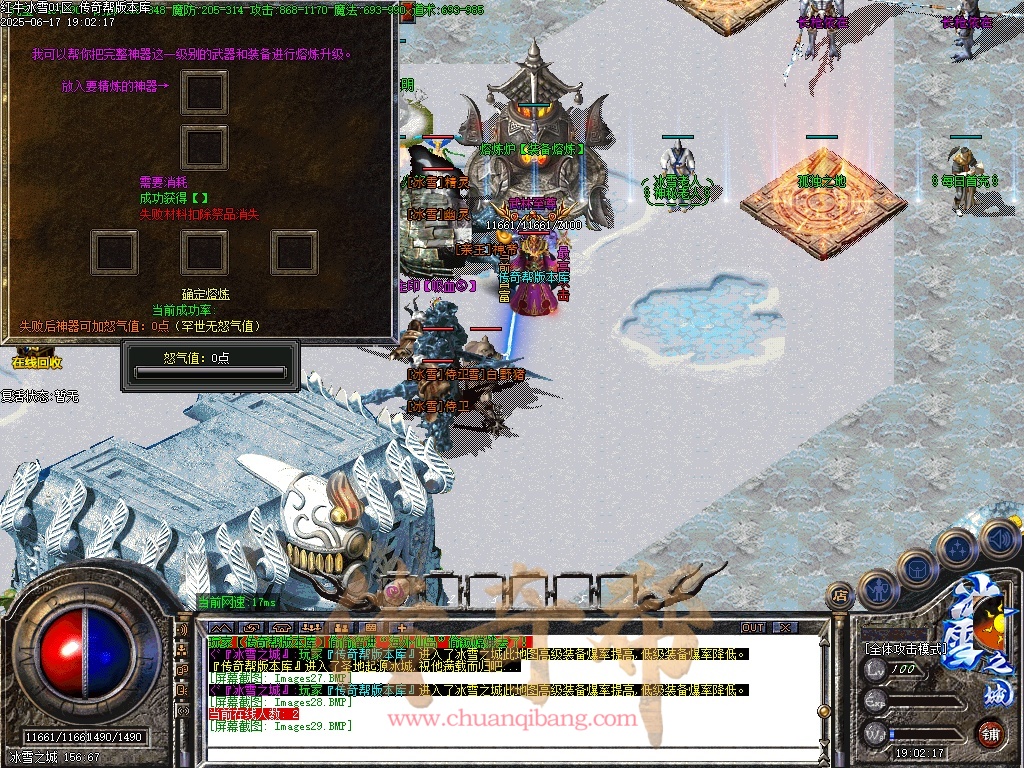Change the 全体攻击模式 attack mode label
Screen dimensions: 1024x768
click(x=905, y=648)
